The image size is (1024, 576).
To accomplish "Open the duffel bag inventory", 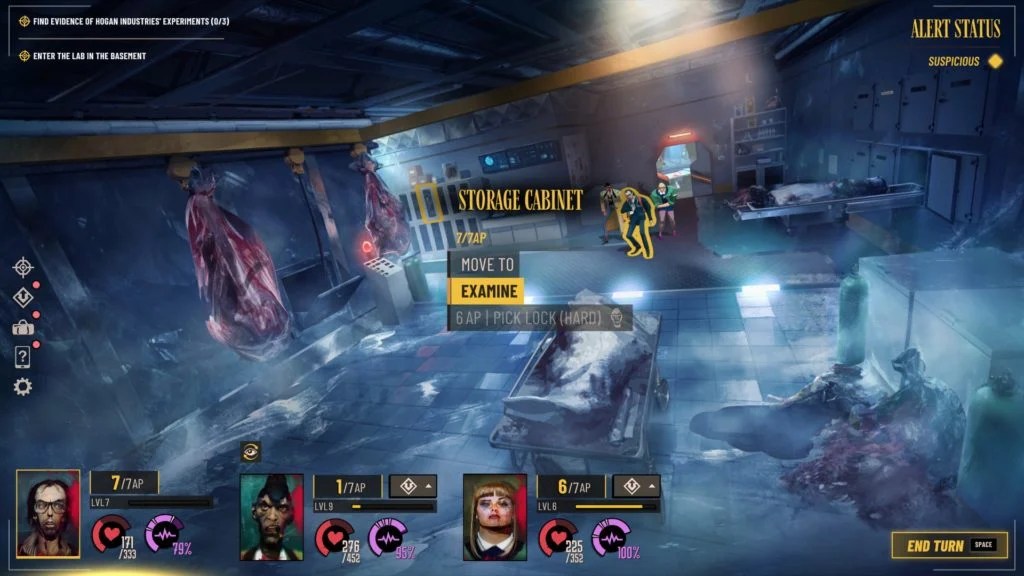I will pos(23,327).
